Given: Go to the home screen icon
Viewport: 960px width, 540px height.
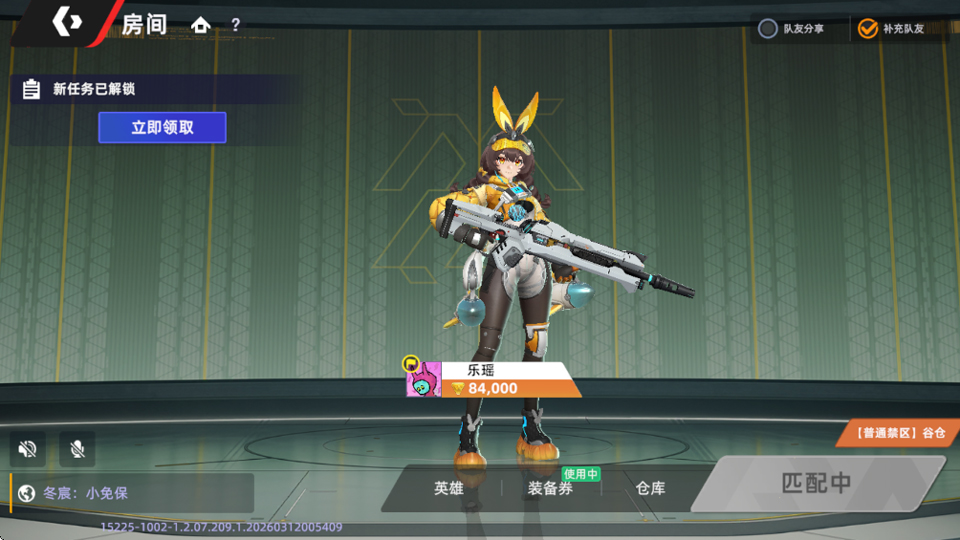Looking at the screenshot, I should [201, 25].
